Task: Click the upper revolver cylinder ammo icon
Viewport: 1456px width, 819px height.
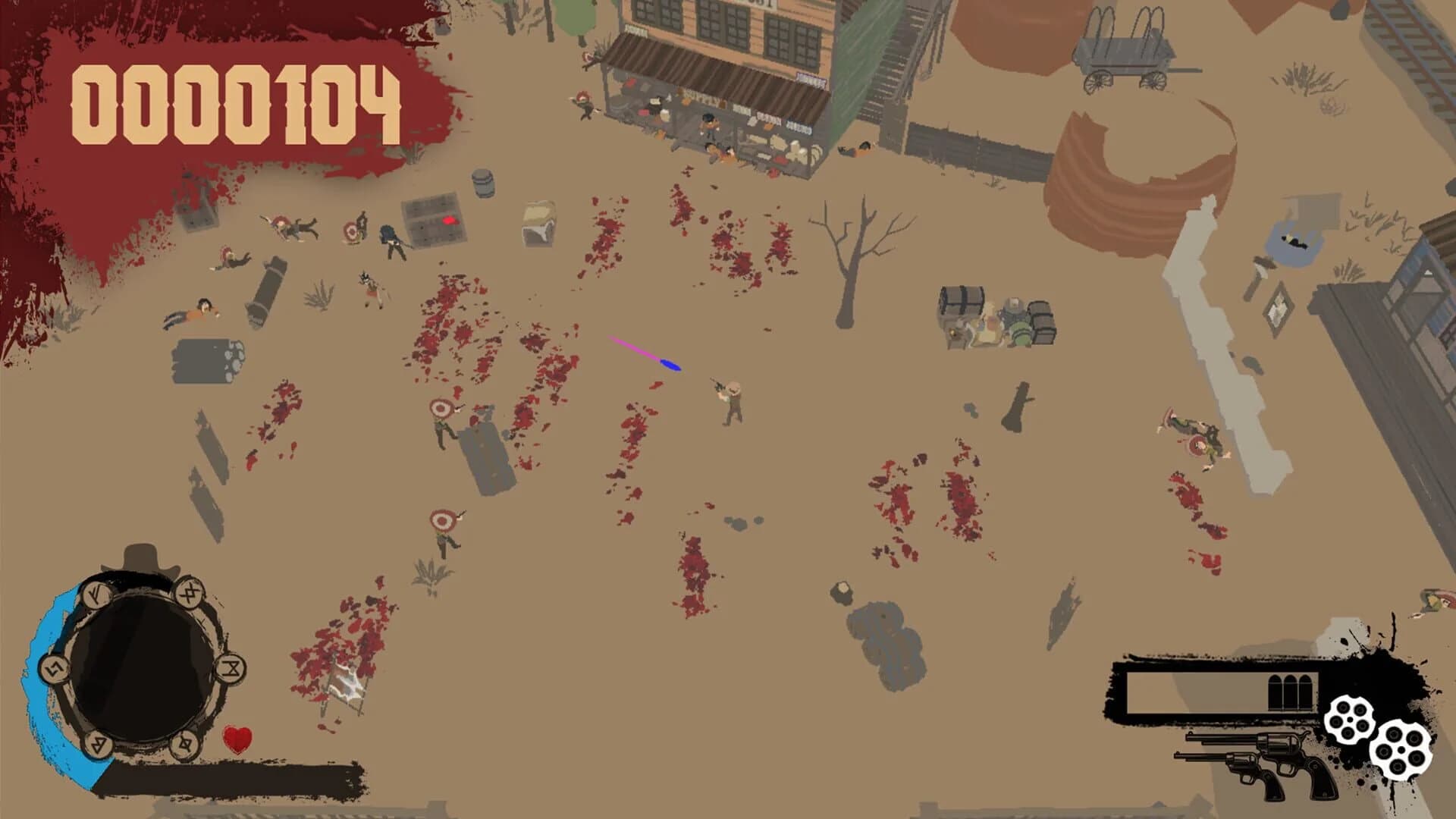Action: coord(1350,719)
